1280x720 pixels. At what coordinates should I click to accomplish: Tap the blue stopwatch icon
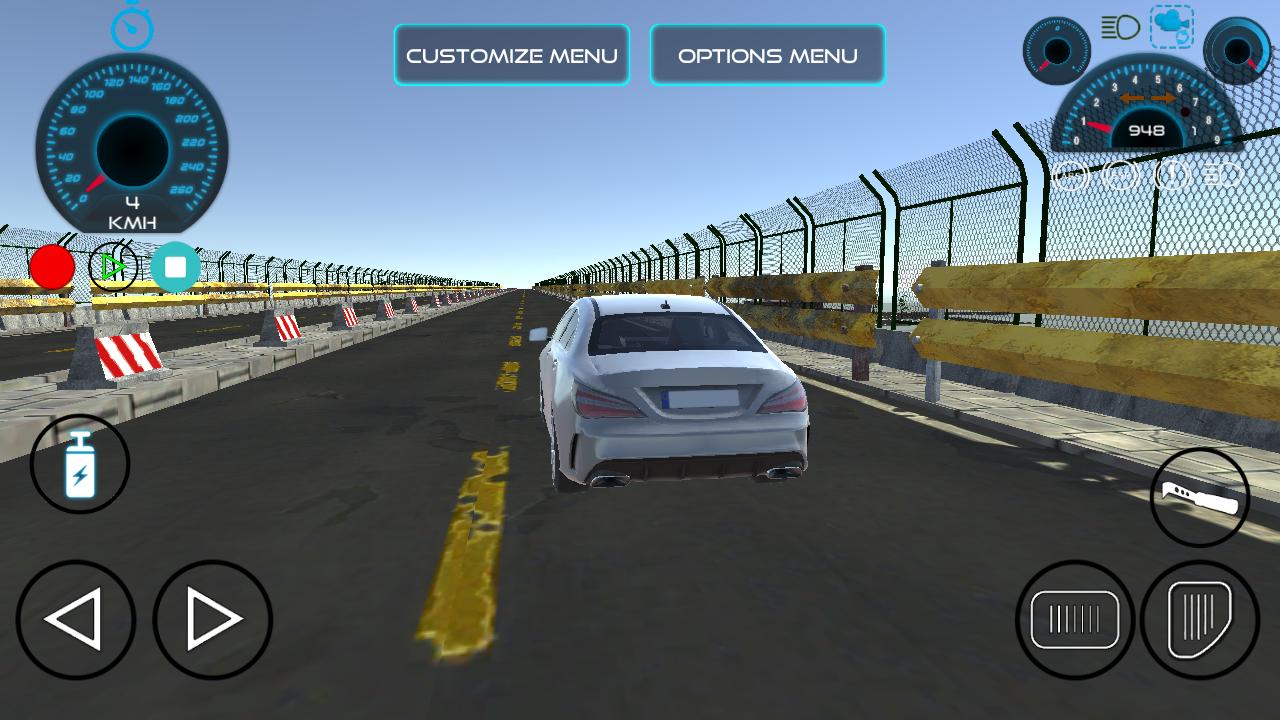click(132, 26)
